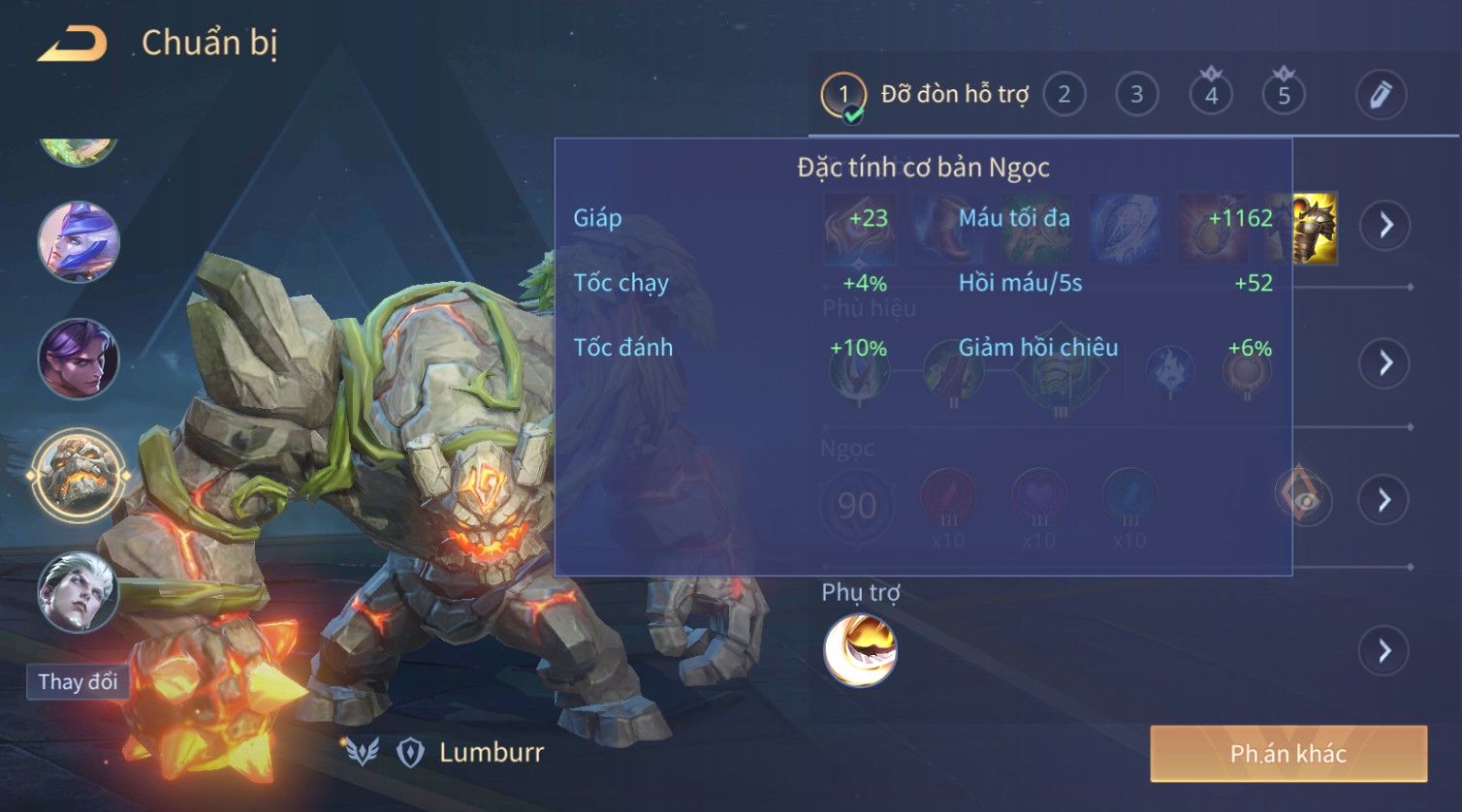Select the Phụ trợ support spell icon

point(860,650)
